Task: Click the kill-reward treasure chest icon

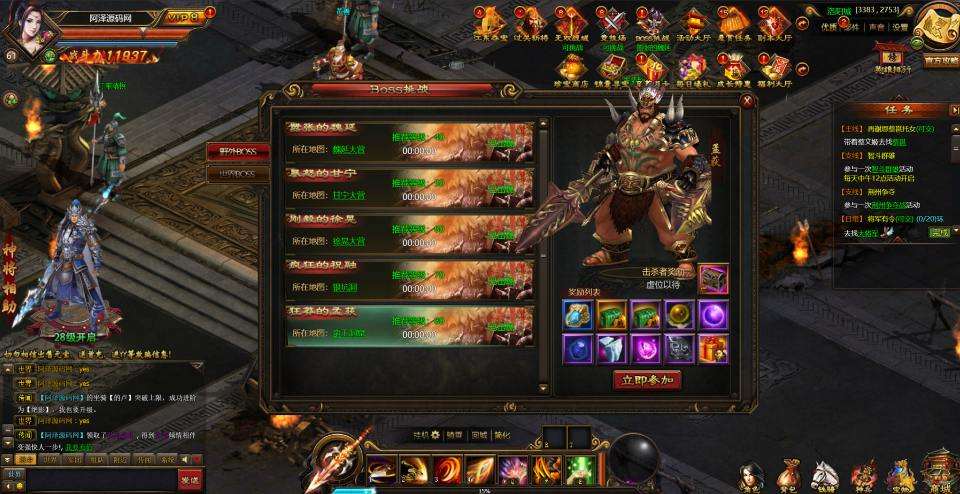Action: 713,277
